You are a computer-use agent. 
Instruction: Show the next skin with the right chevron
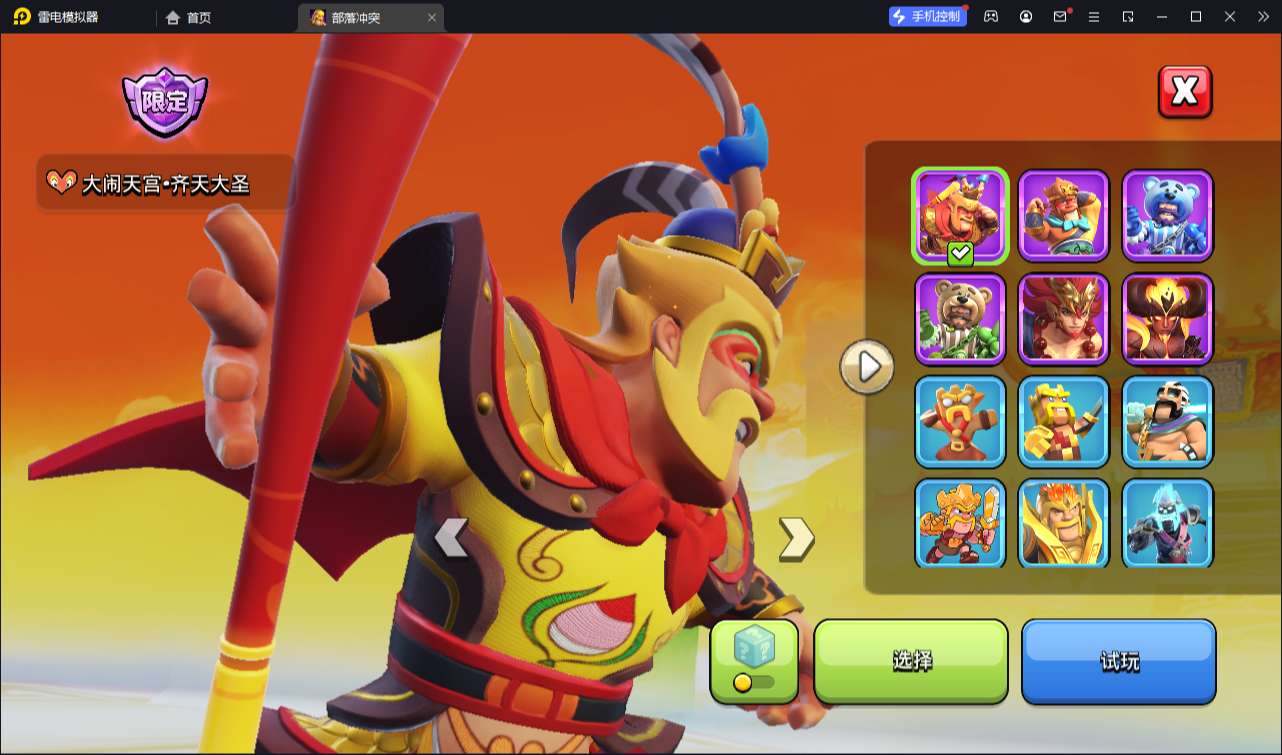point(796,538)
